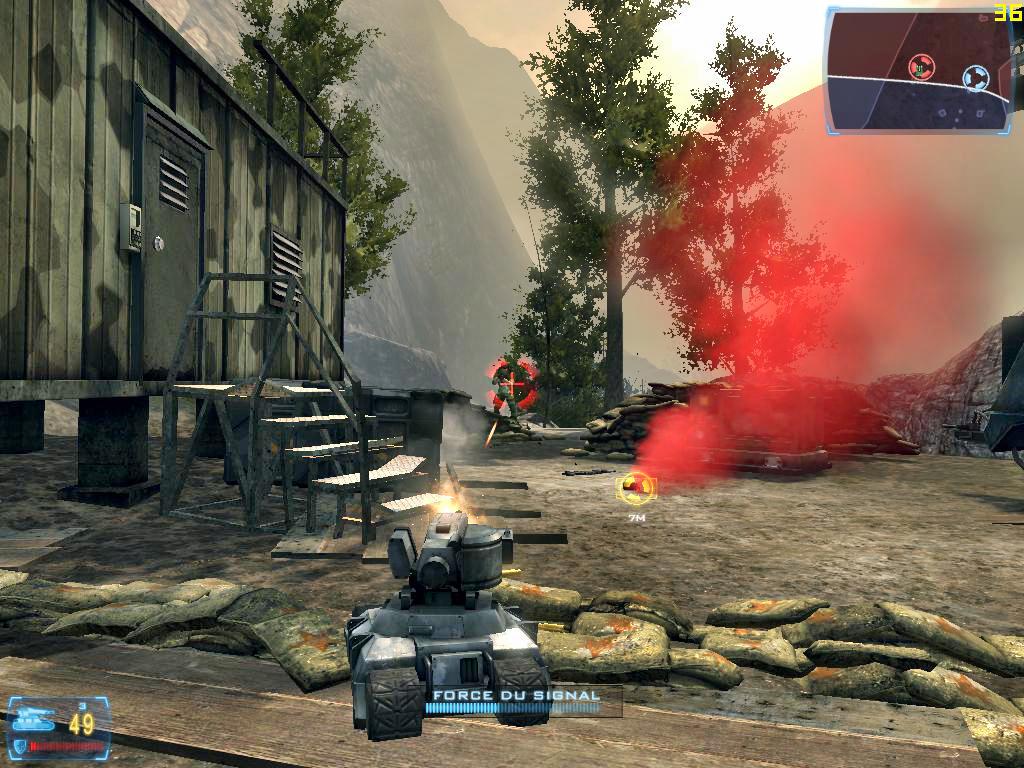This screenshot has height=768, width=1024.
Task: Select the yellow objective marker labeled 7M
Action: coord(636,488)
